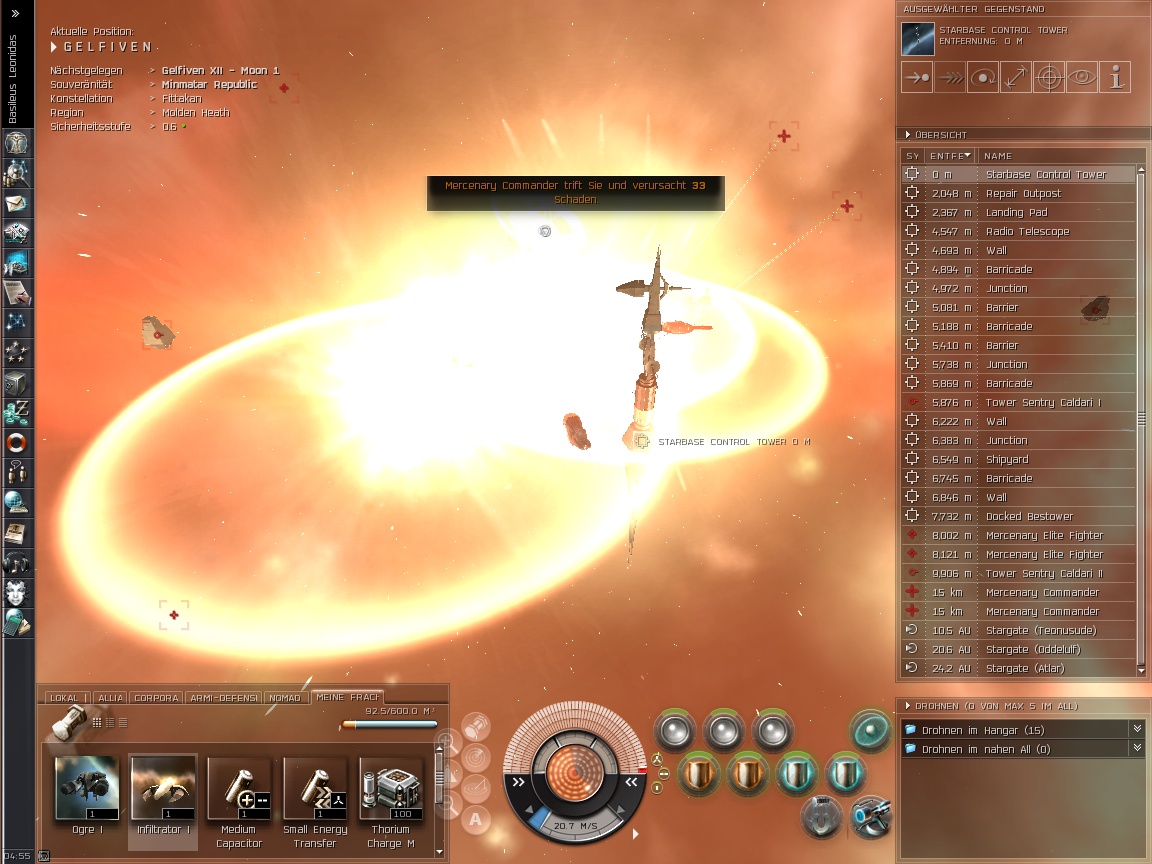Open the Corpora chat tab
Viewport: 1152px width, 864px height.
156,698
